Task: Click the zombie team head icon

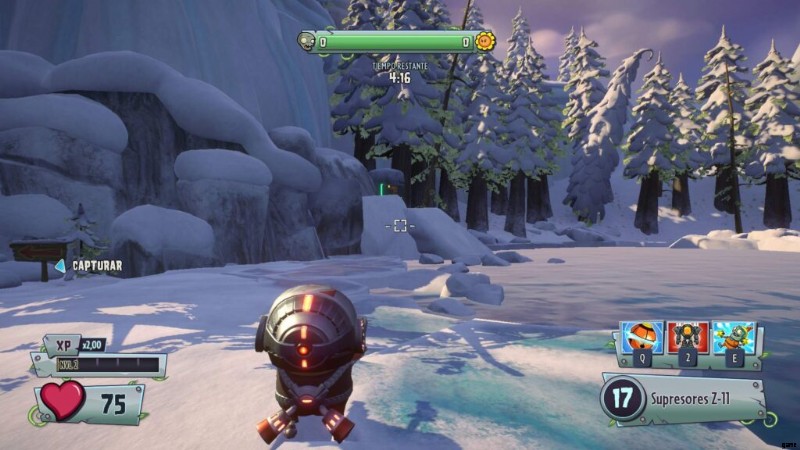Action: (307, 41)
